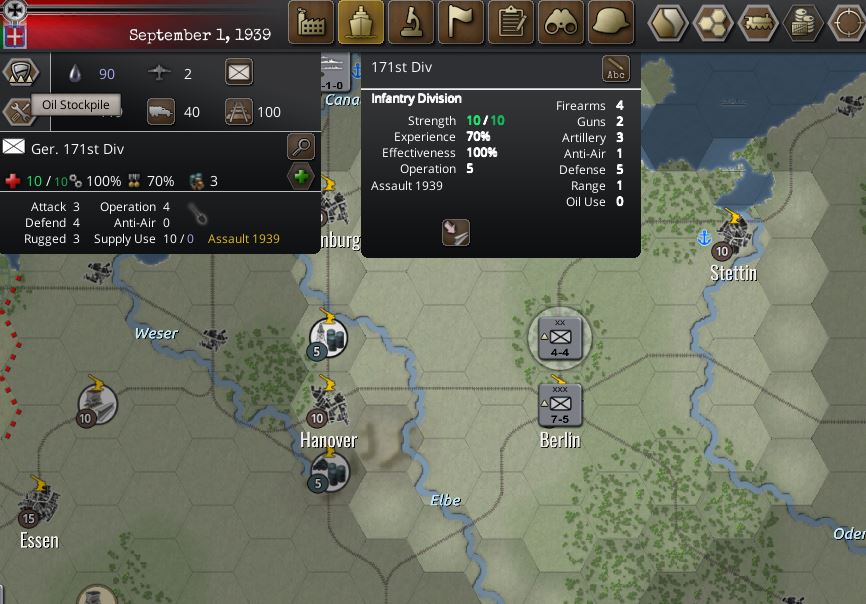Click the flag icon in the toolbar
This screenshot has width=866, height=604.
click(461, 22)
